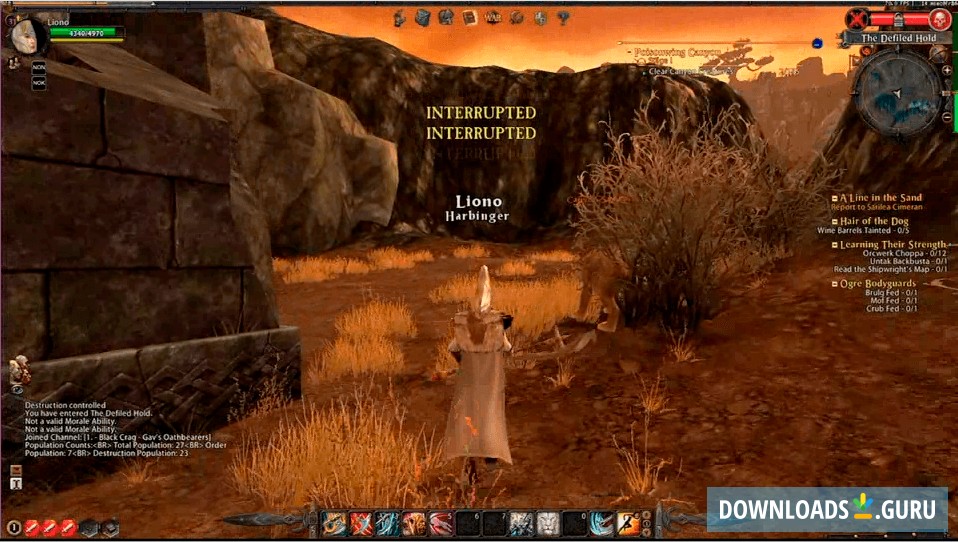Click the circular minimap
Viewport: 958px width, 542px height.
click(x=897, y=93)
